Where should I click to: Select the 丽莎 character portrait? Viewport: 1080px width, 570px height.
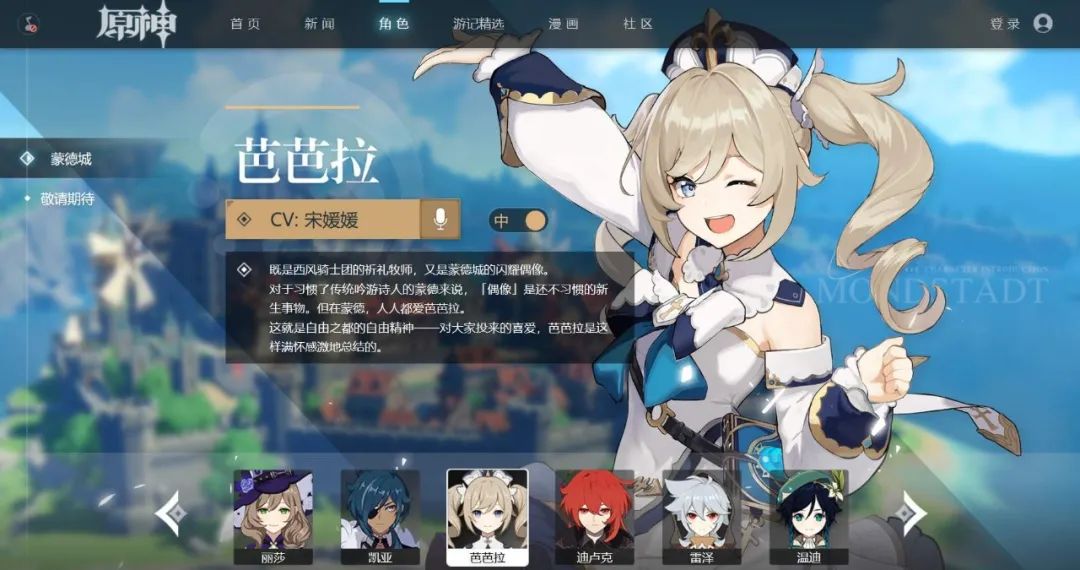click(273, 516)
